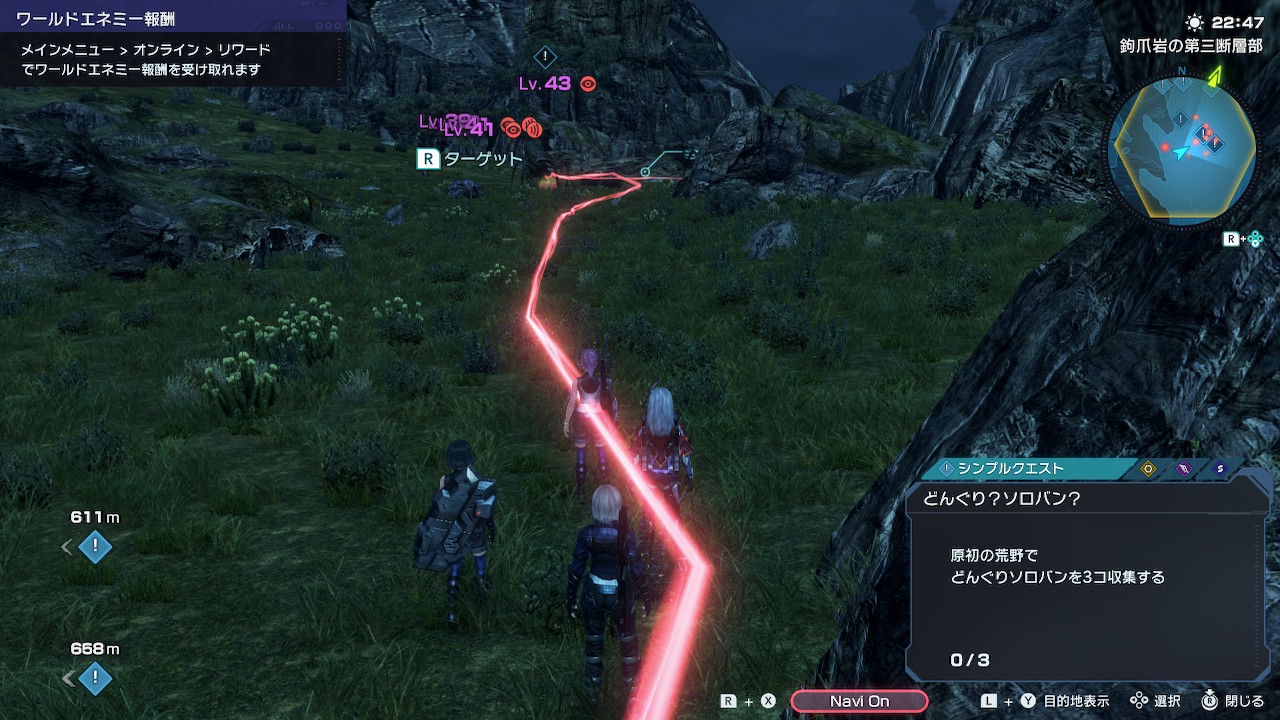
Task: Switch to the blue S quest category icon
Action: point(1219,468)
